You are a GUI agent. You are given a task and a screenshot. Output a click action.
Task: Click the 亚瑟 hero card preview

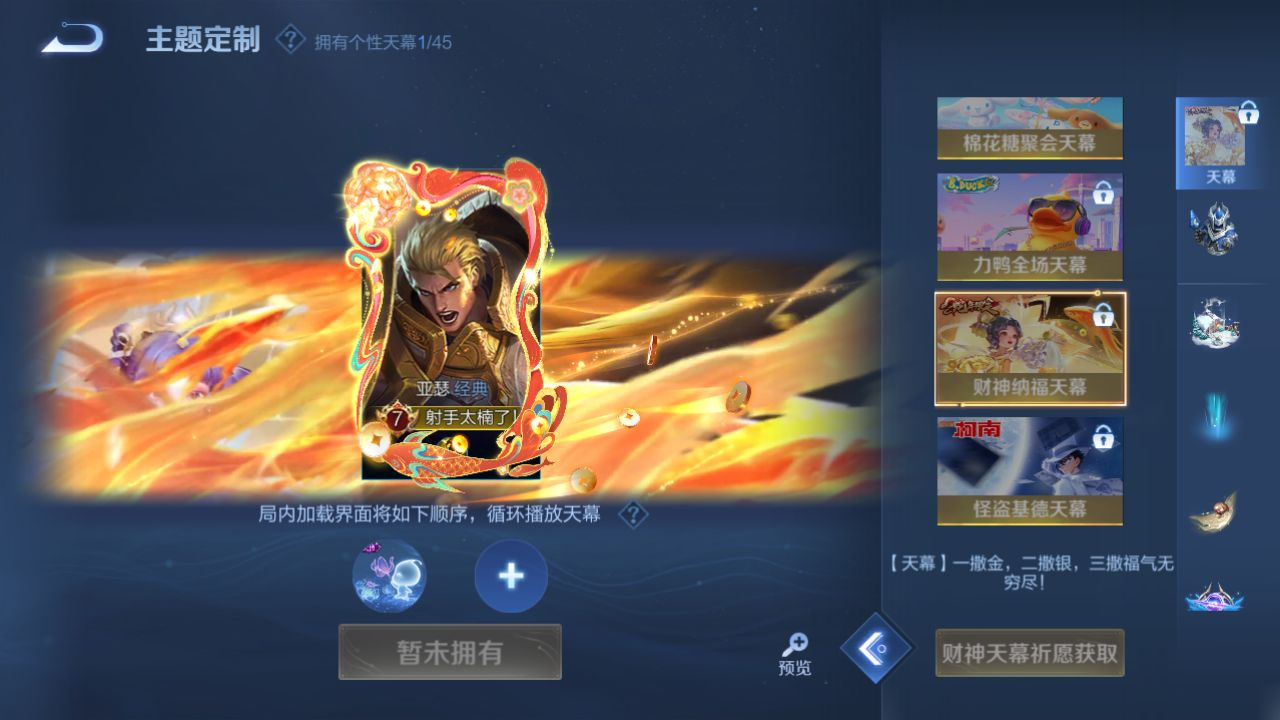[451, 320]
